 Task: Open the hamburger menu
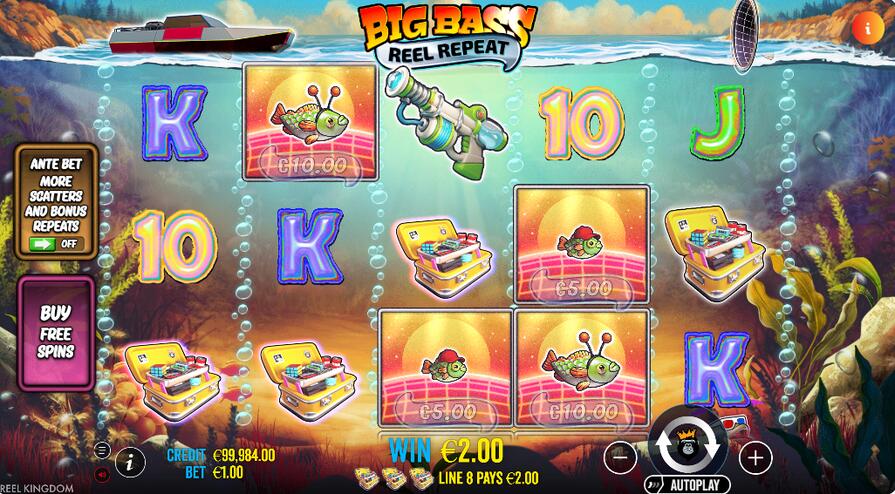coord(102,451)
